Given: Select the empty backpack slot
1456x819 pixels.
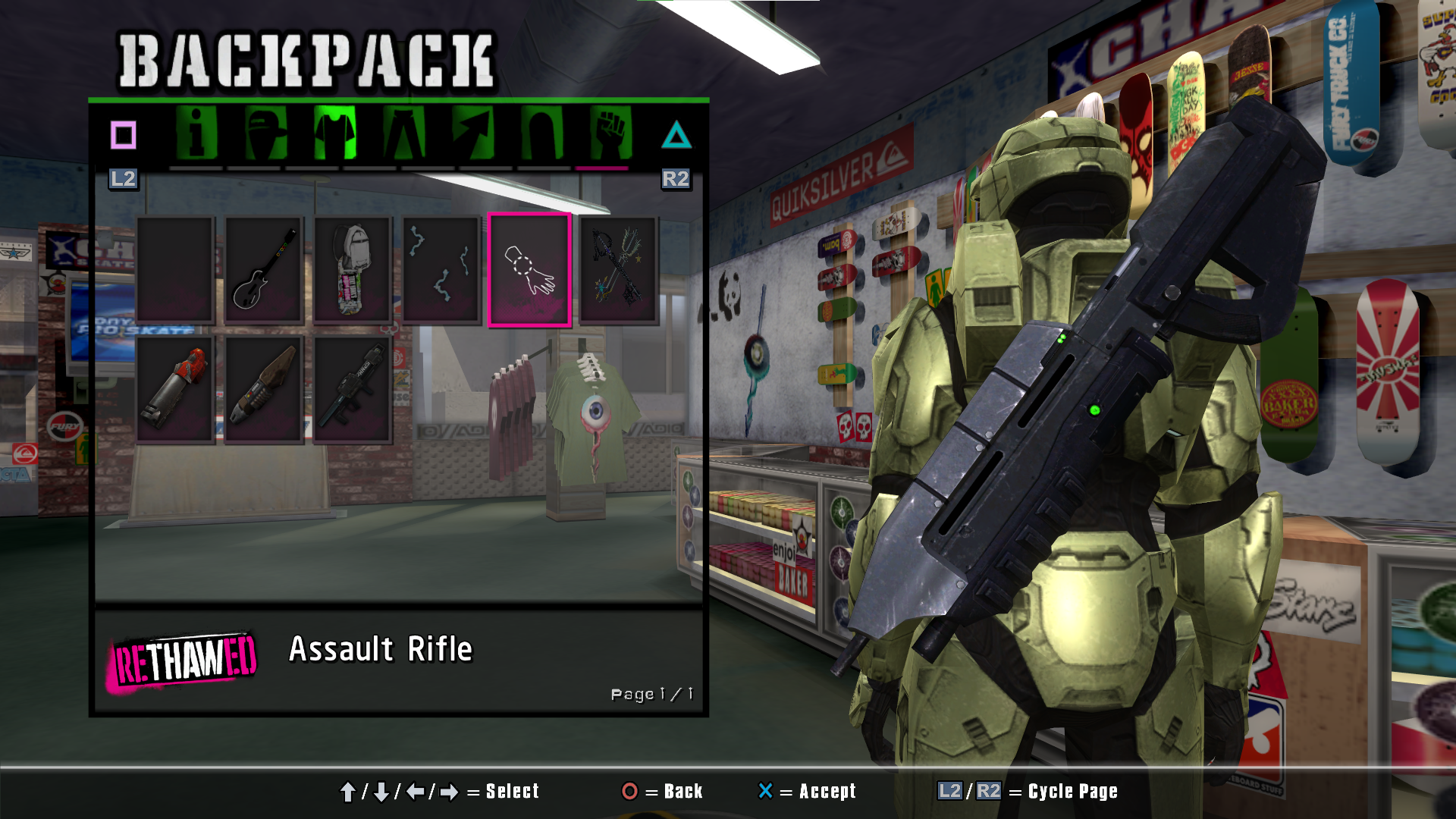Looking at the screenshot, I should coord(175,270).
